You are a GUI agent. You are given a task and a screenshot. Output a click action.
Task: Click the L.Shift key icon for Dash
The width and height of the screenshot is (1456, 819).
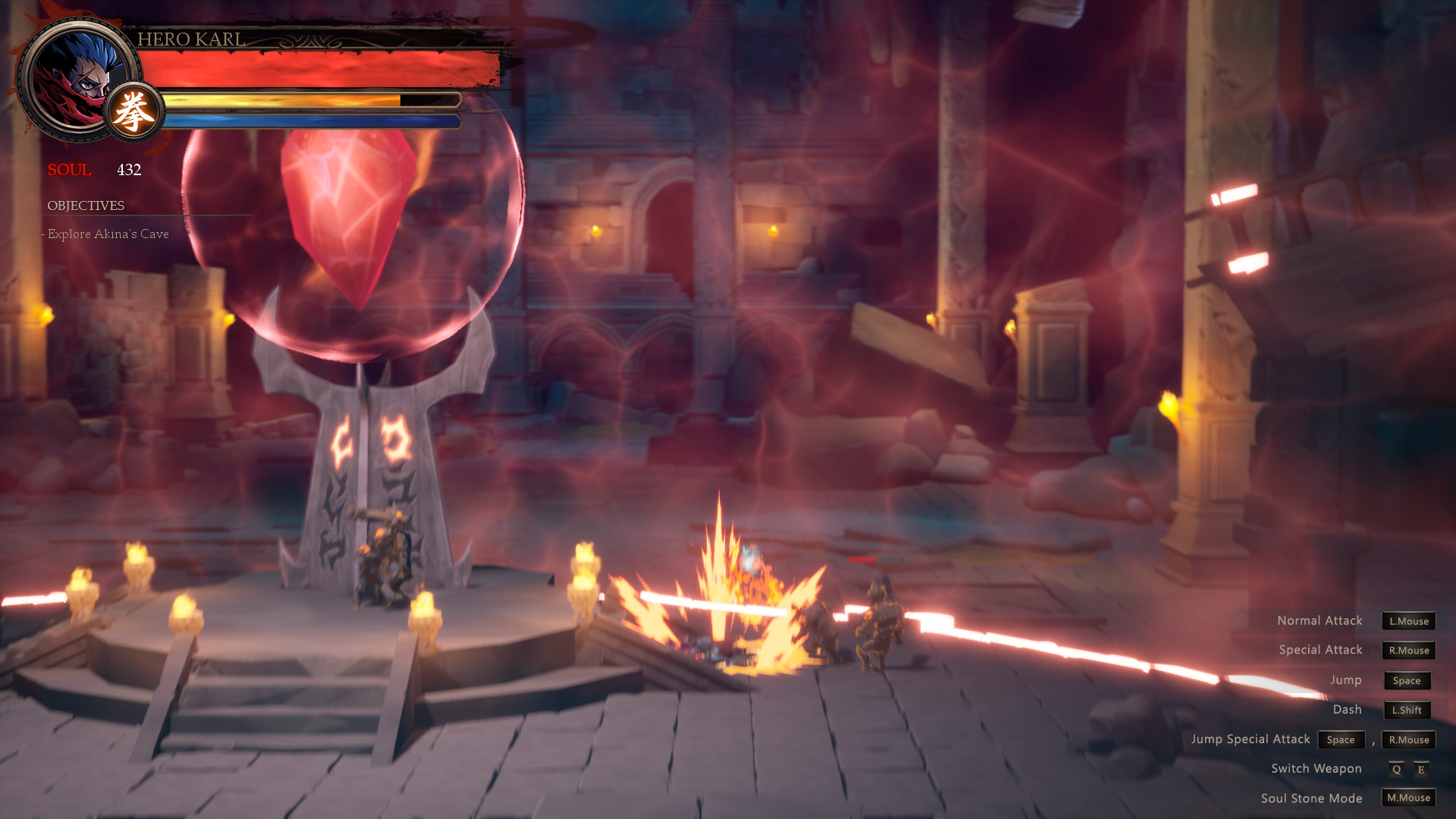point(1407,711)
